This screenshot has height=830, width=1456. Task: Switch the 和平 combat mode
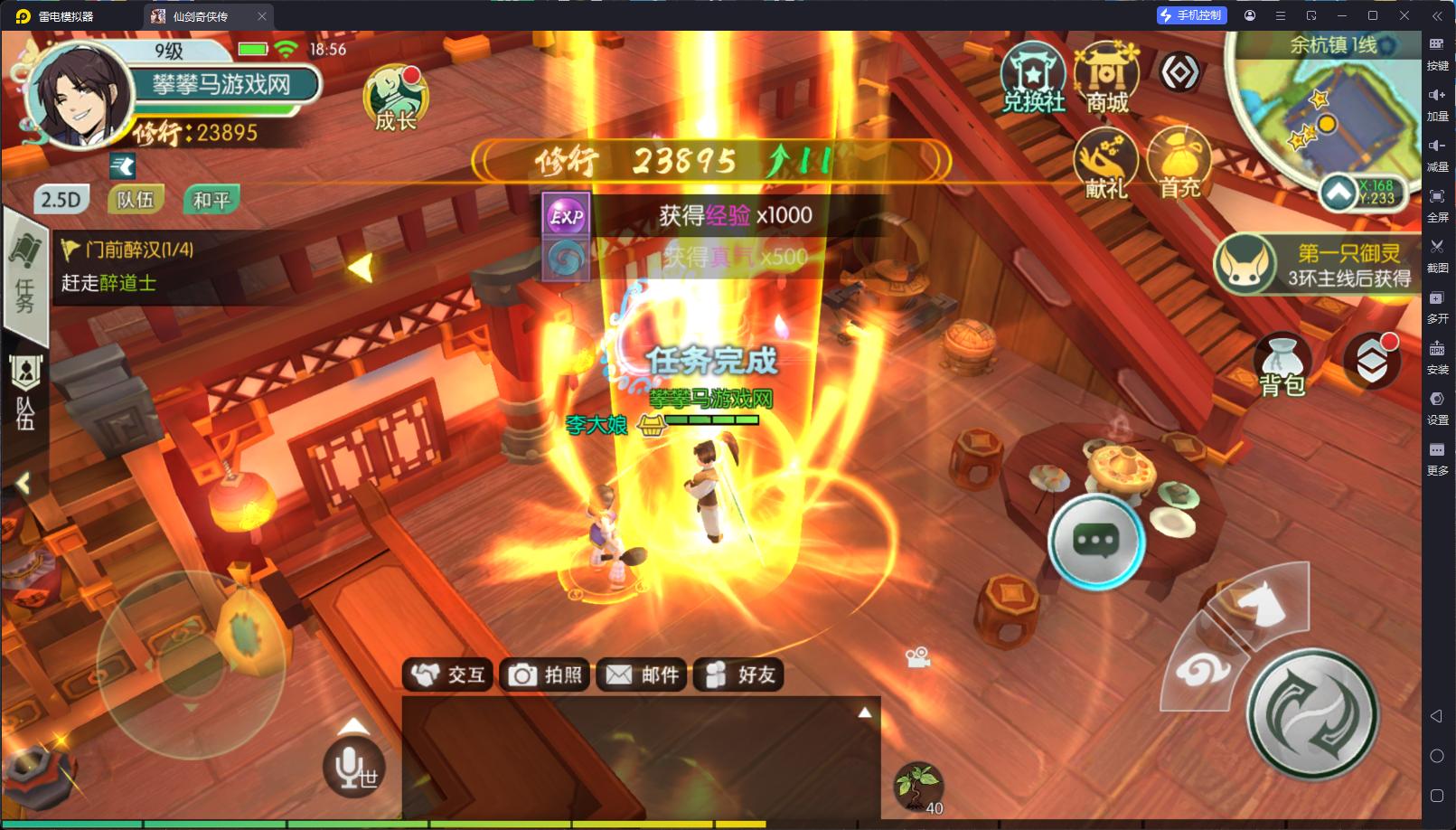coord(211,200)
